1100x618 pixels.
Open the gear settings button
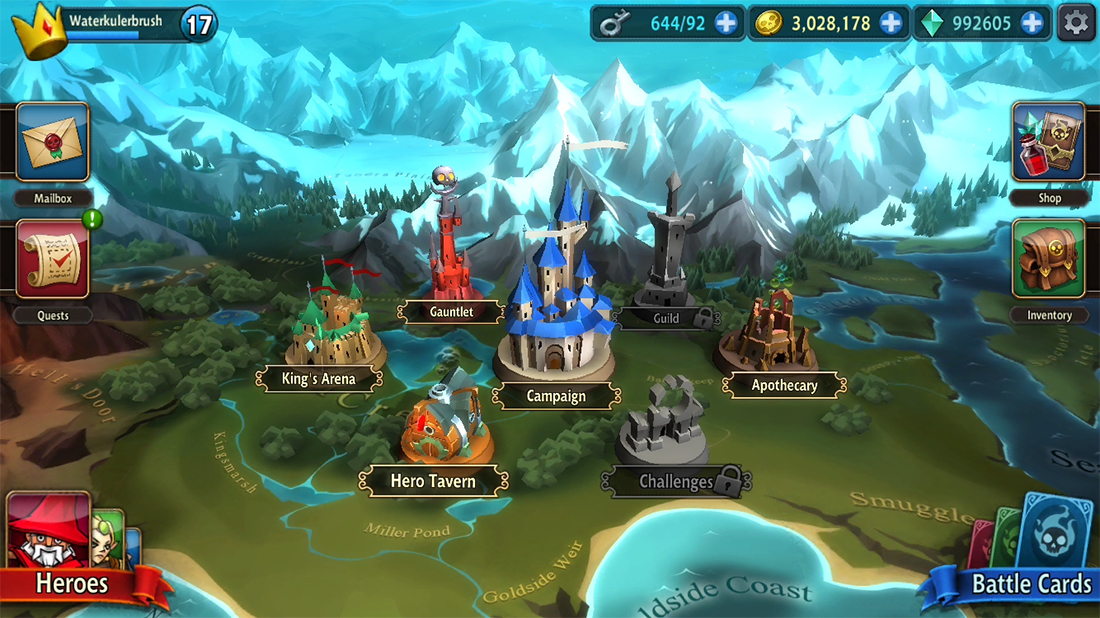pyautogui.click(x=1076, y=22)
